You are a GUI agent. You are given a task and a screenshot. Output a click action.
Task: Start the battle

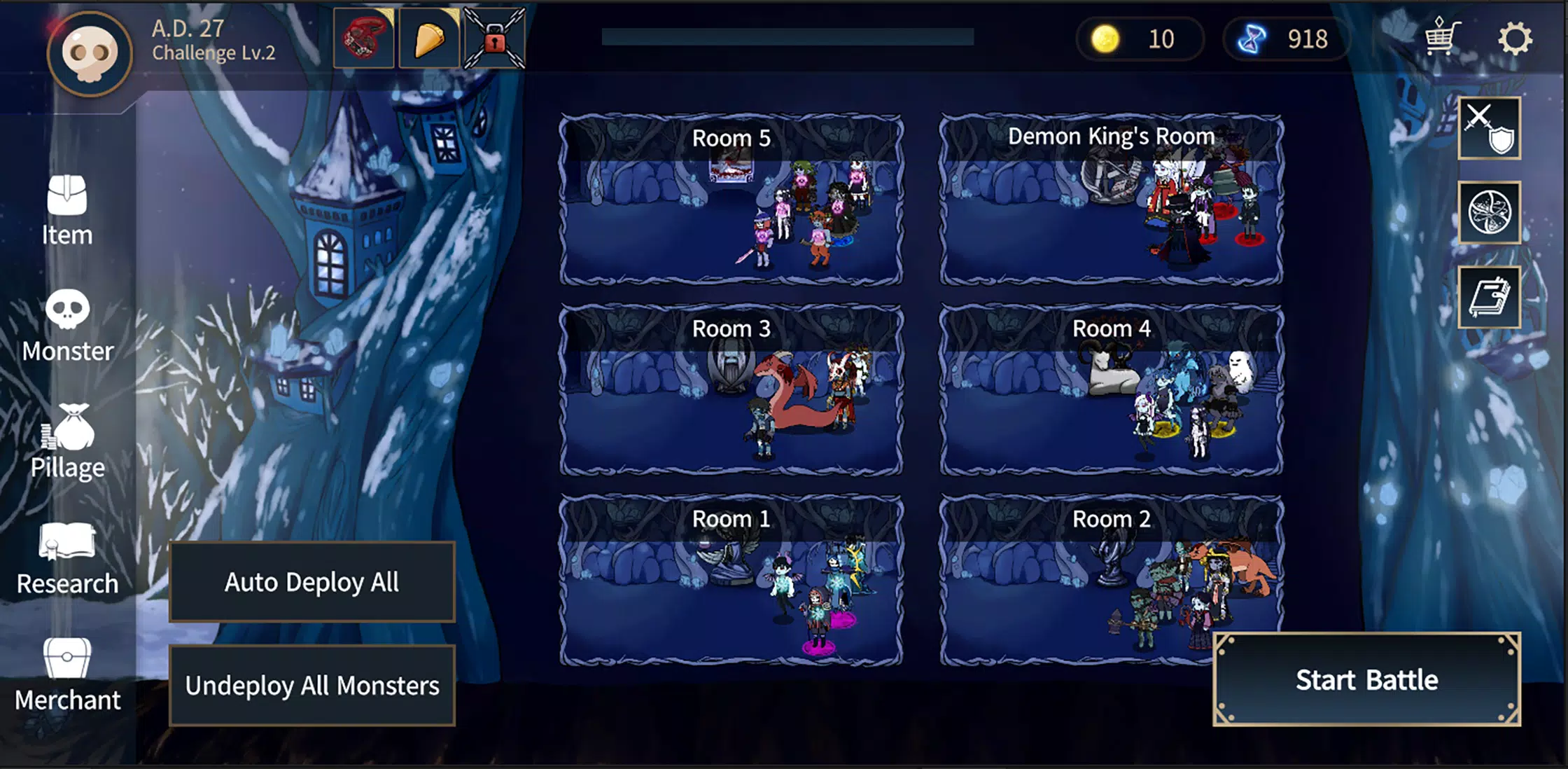[1366, 679]
